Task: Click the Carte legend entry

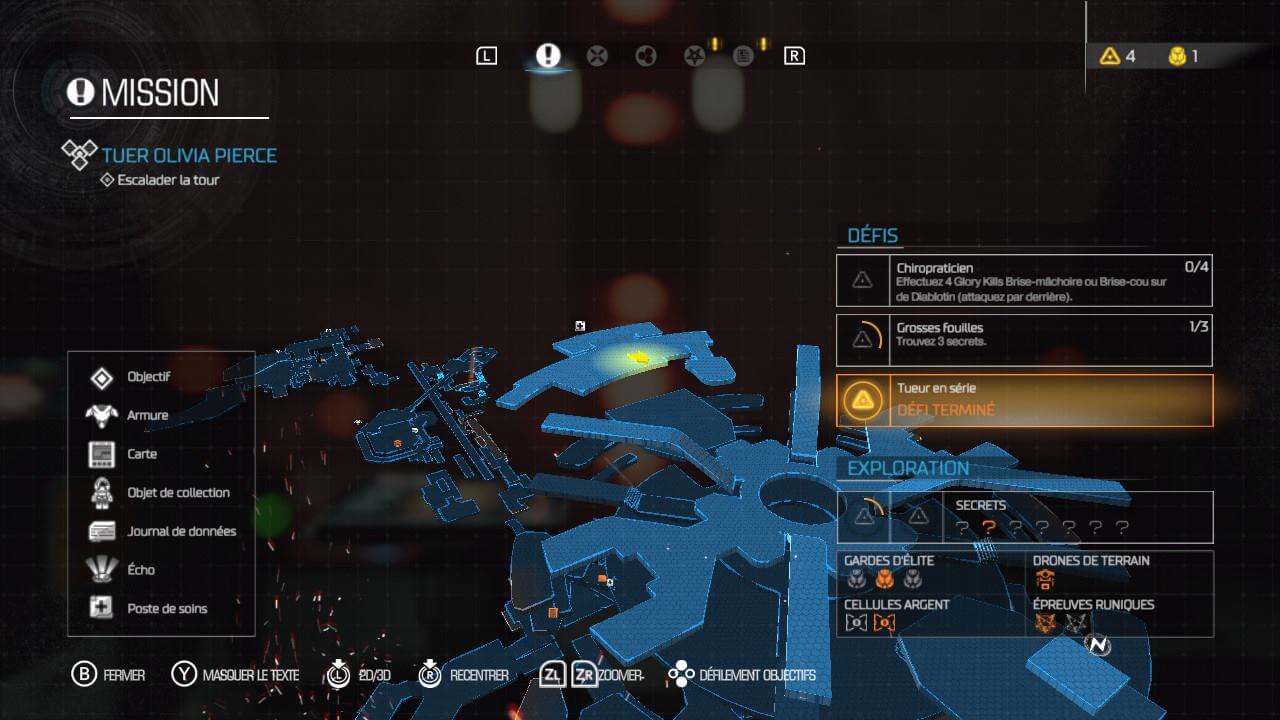Action: [x=142, y=454]
